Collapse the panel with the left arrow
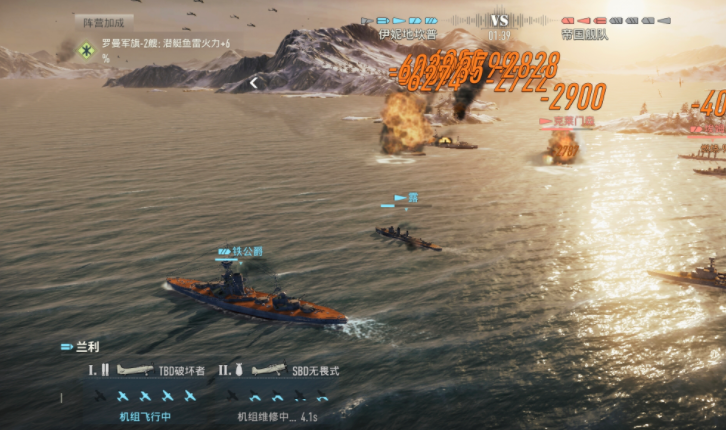 [254, 84]
